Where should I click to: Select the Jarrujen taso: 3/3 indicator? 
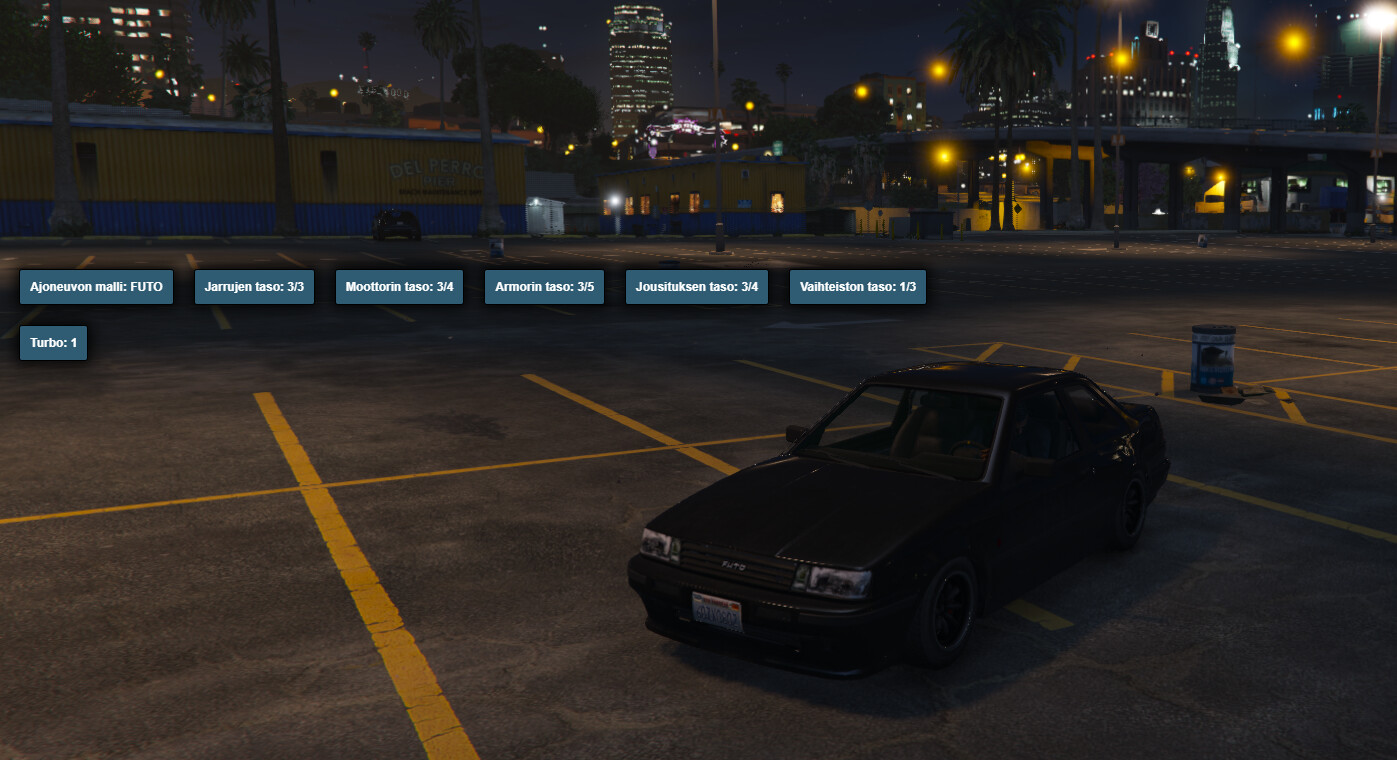point(254,286)
